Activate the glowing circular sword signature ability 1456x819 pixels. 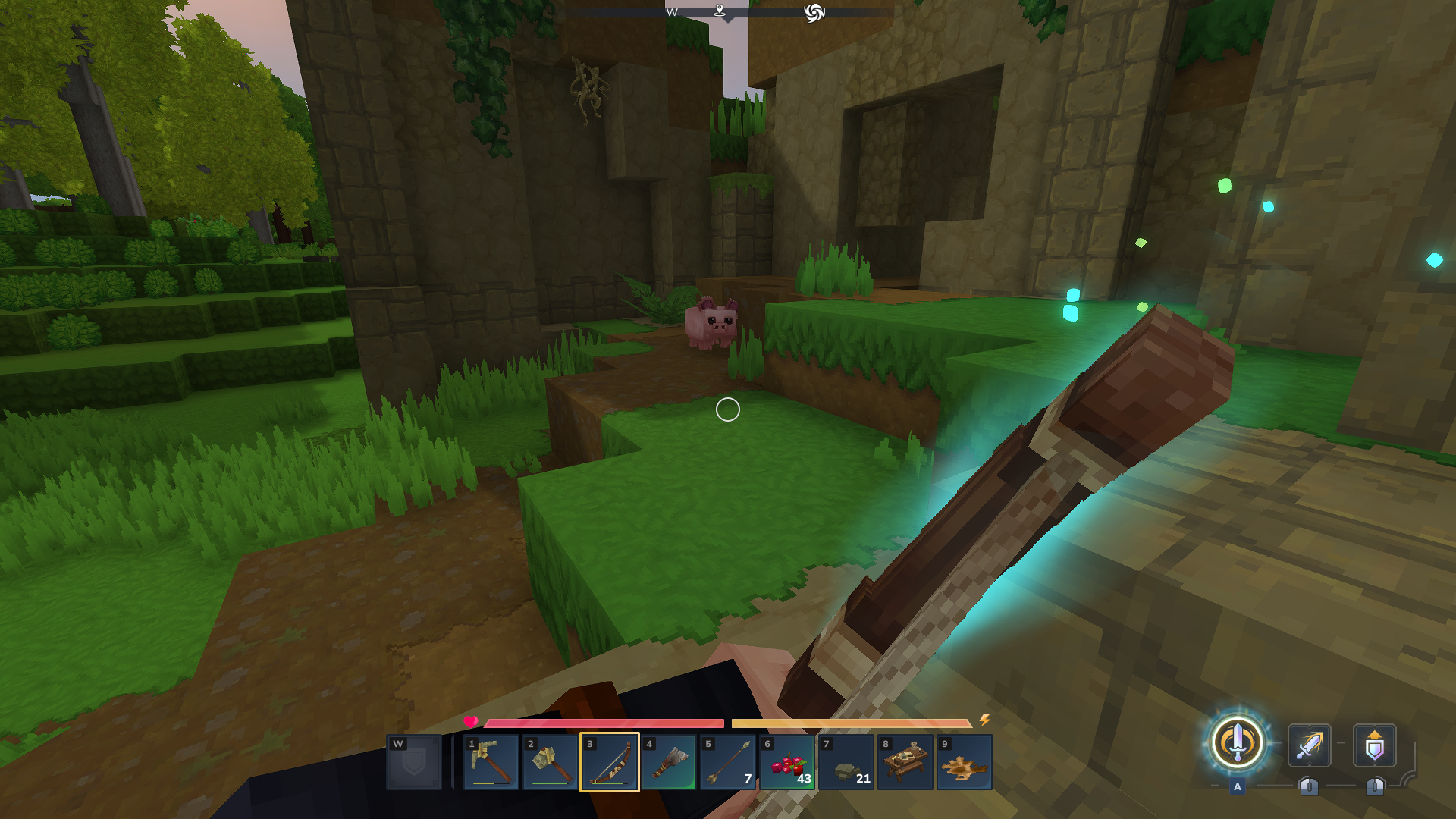click(1237, 743)
